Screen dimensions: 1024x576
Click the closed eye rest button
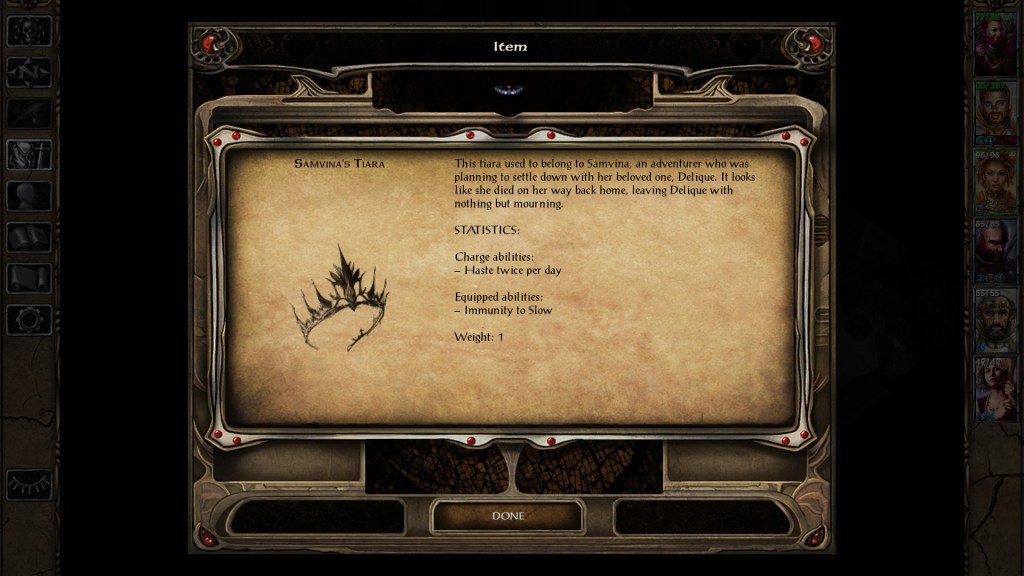[x=29, y=484]
